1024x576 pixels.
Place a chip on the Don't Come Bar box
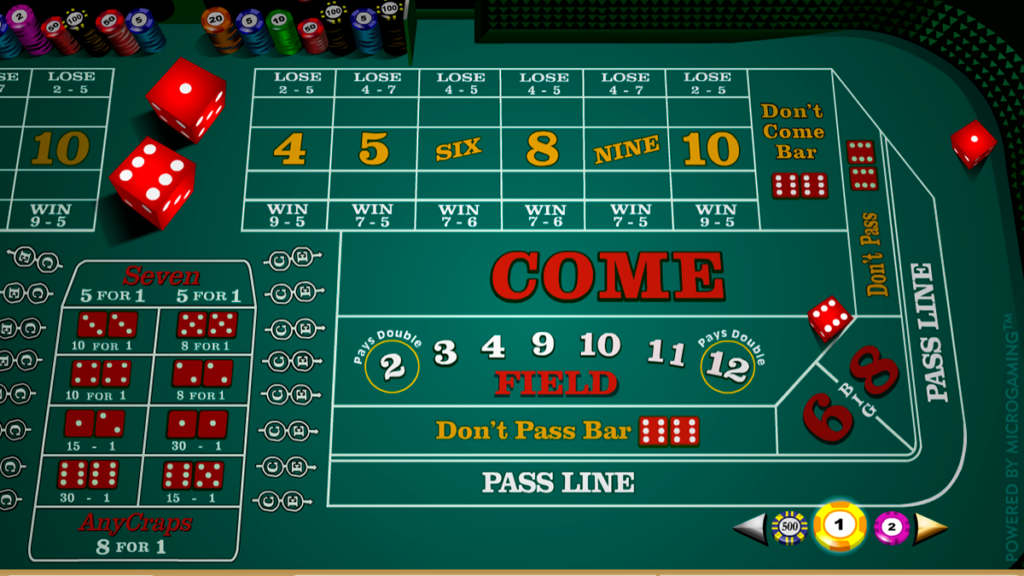793,150
